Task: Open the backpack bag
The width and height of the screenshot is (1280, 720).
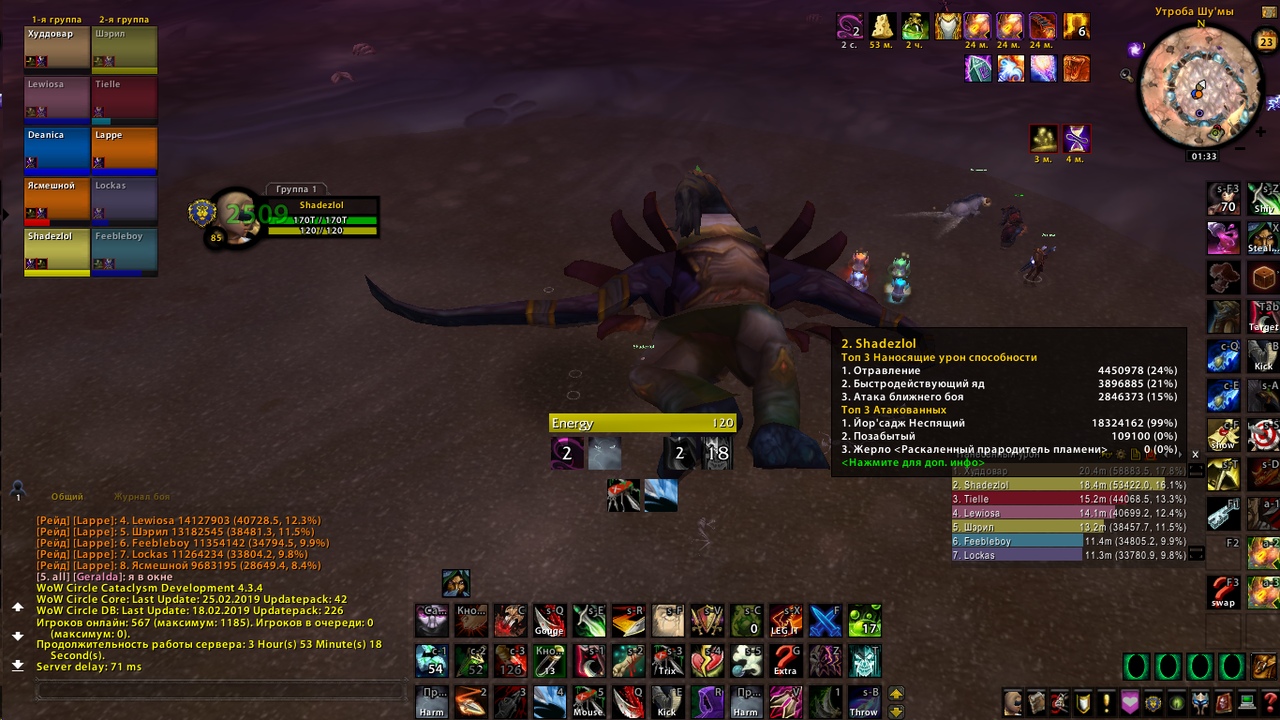Action: 1263,667
